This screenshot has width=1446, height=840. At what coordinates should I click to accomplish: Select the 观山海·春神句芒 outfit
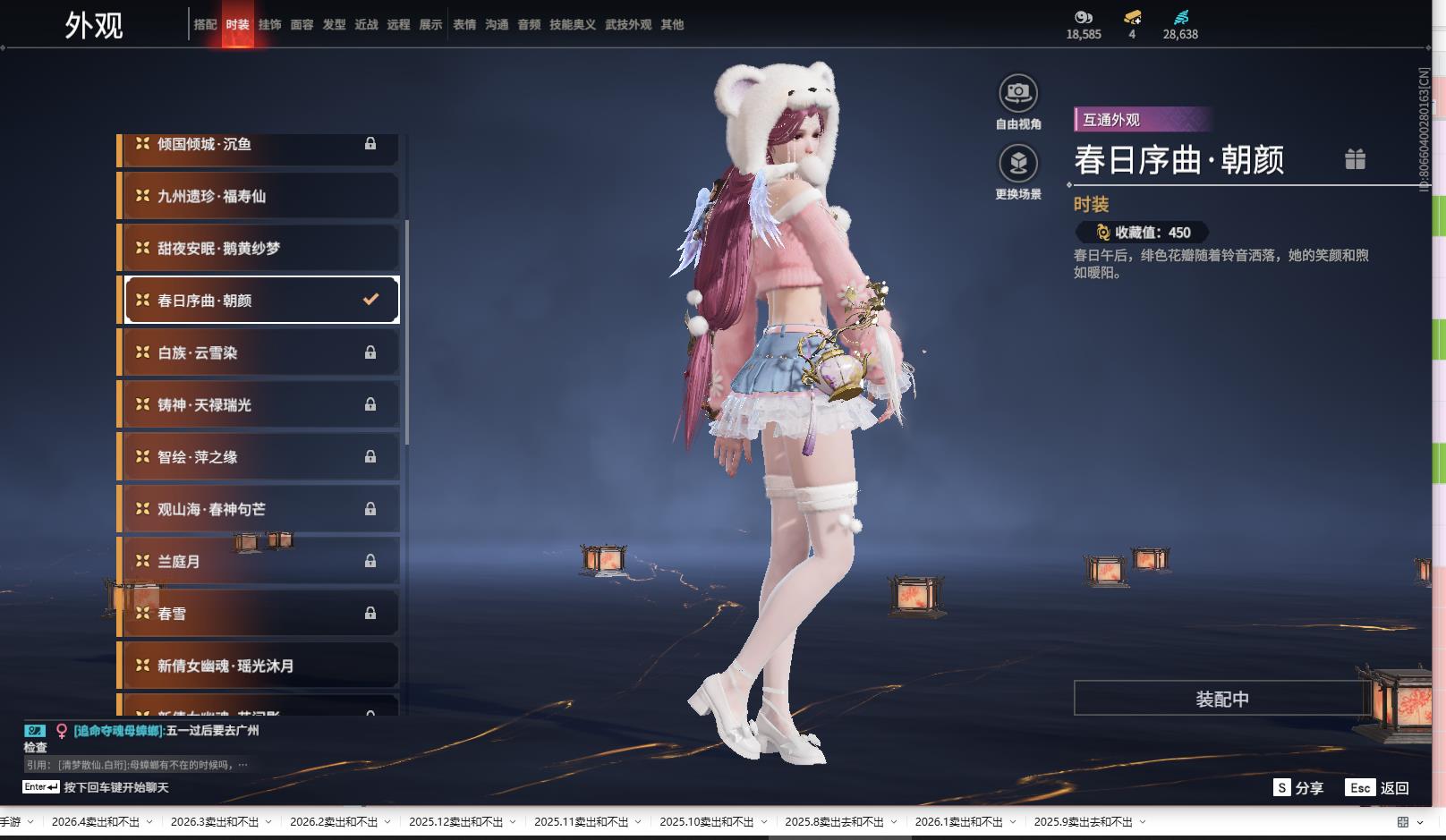click(259, 509)
